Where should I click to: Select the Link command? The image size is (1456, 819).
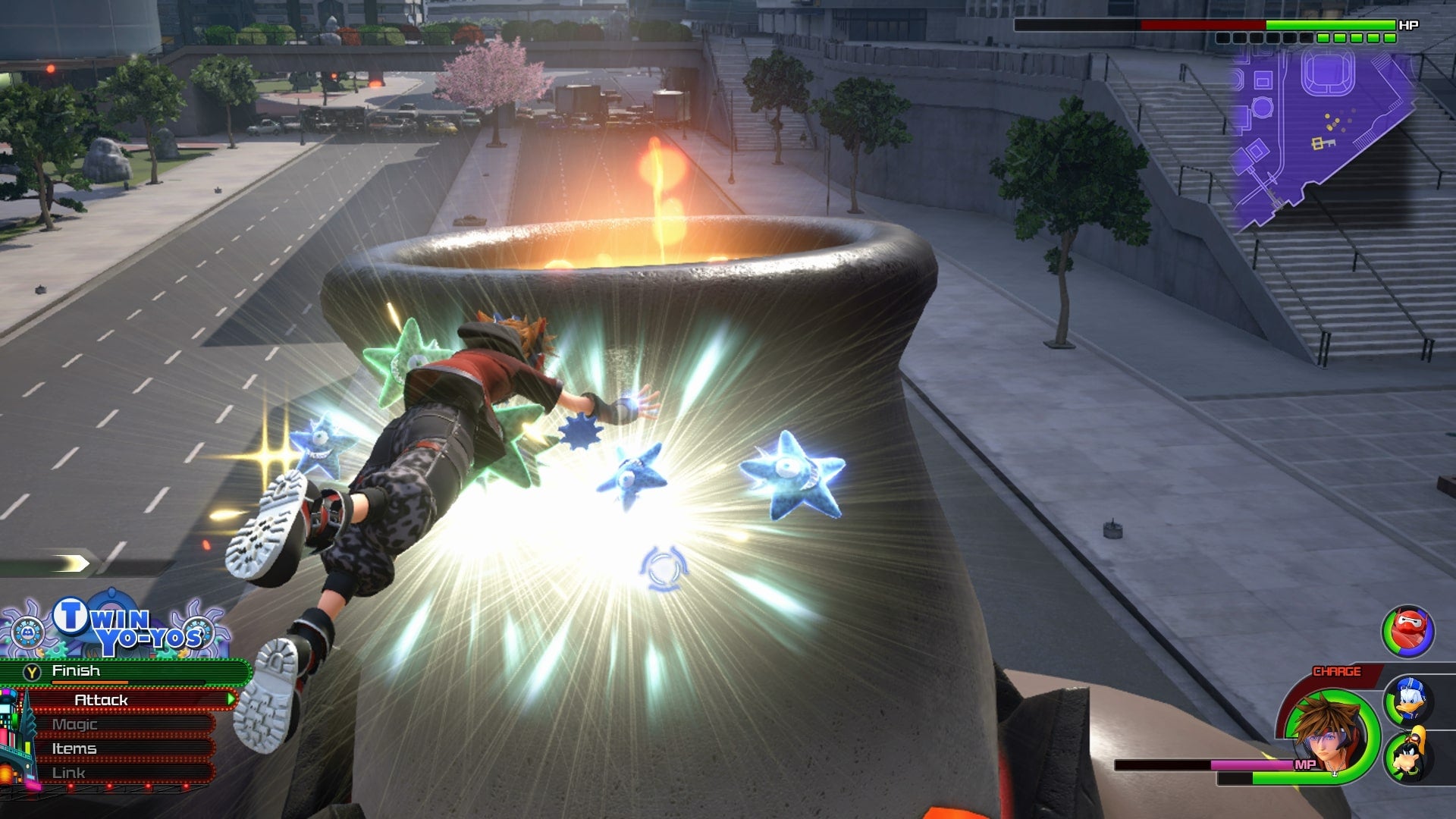click(x=121, y=773)
